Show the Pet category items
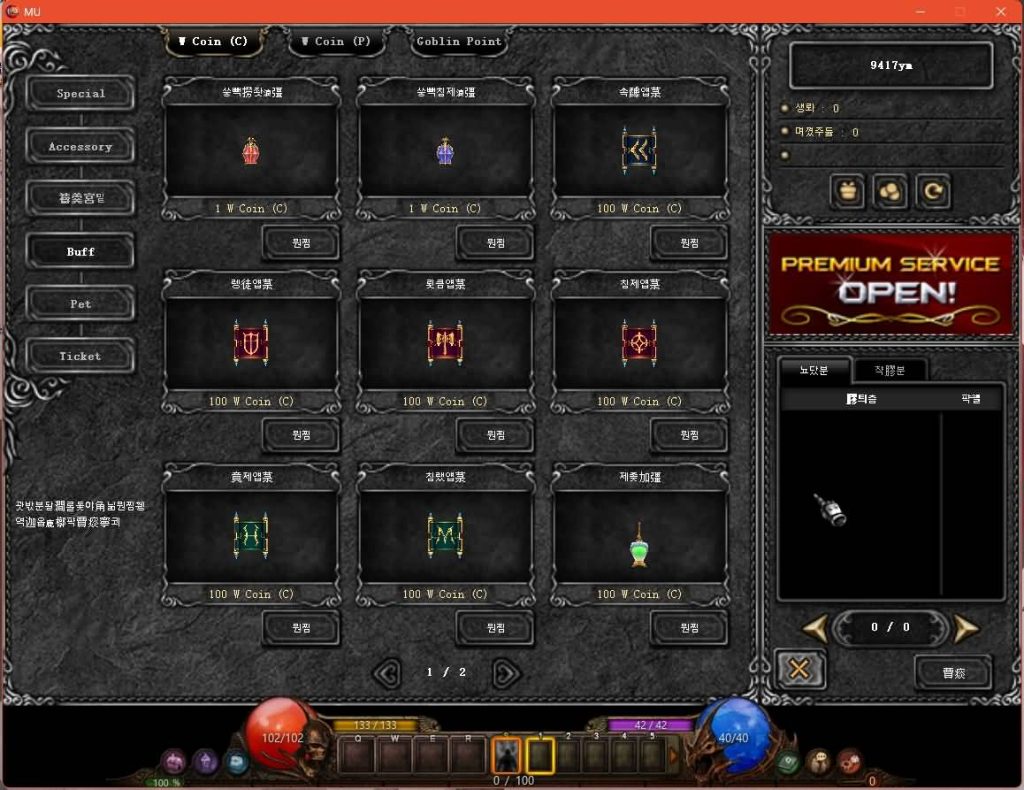 coord(81,304)
